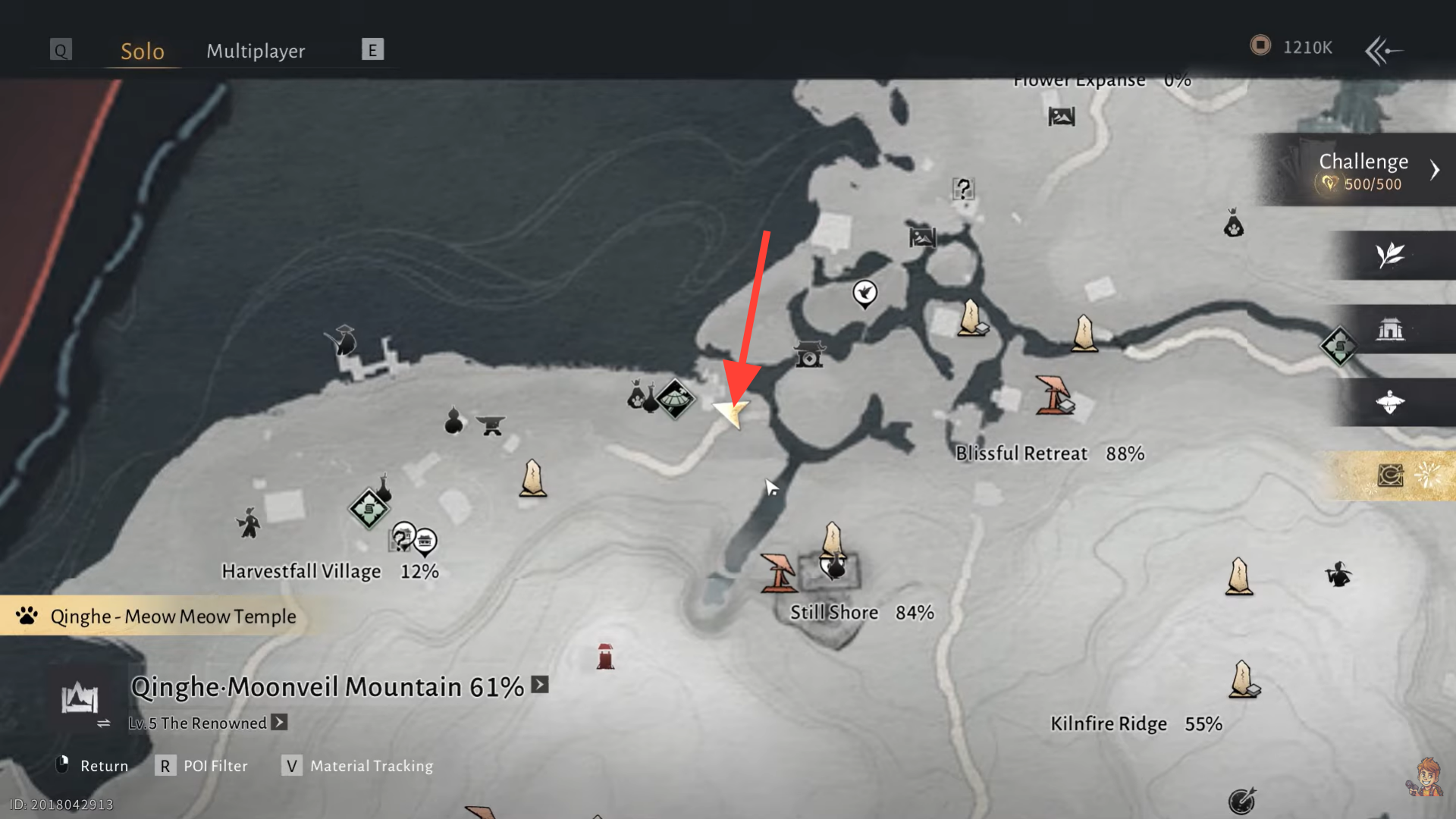This screenshot has width=1456, height=819.
Task: Select the white bird side-panel button
Action: click(x=1390, y=402)
